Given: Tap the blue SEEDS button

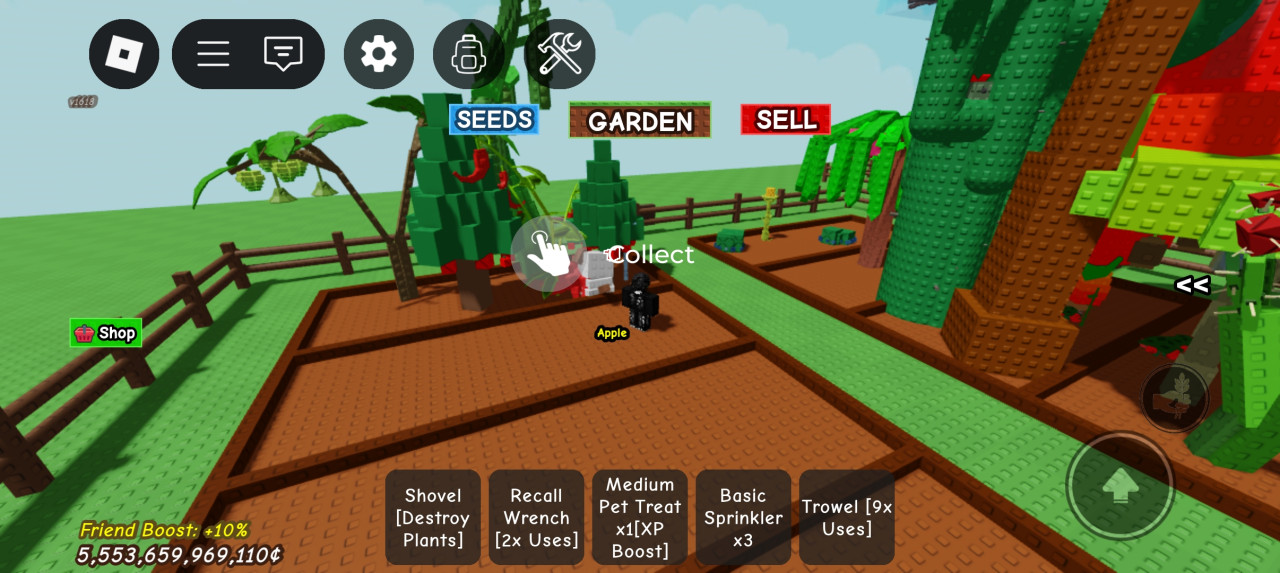Looking at the screenshot, I should pyautogui.click(x=494, y=119).
